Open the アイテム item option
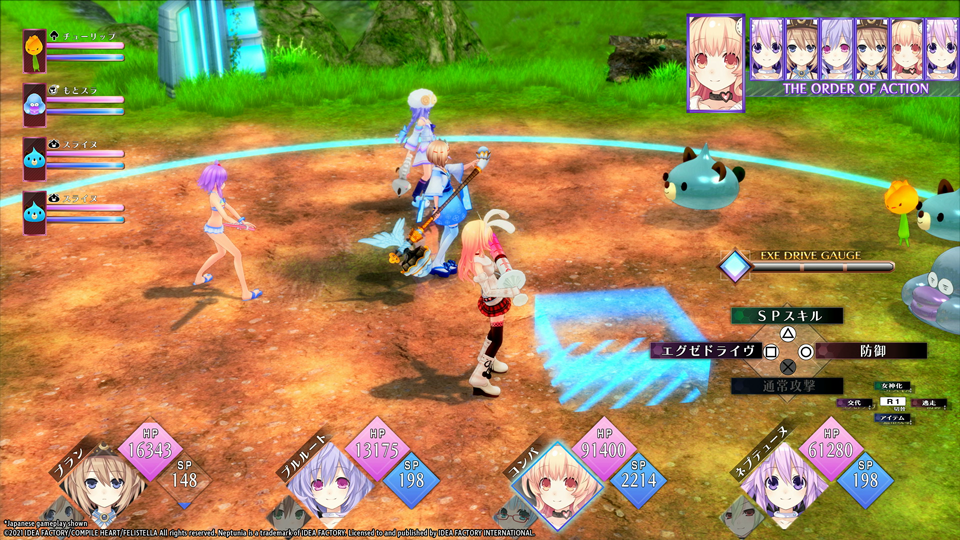 pyautogui.click(x=891, y=419)
